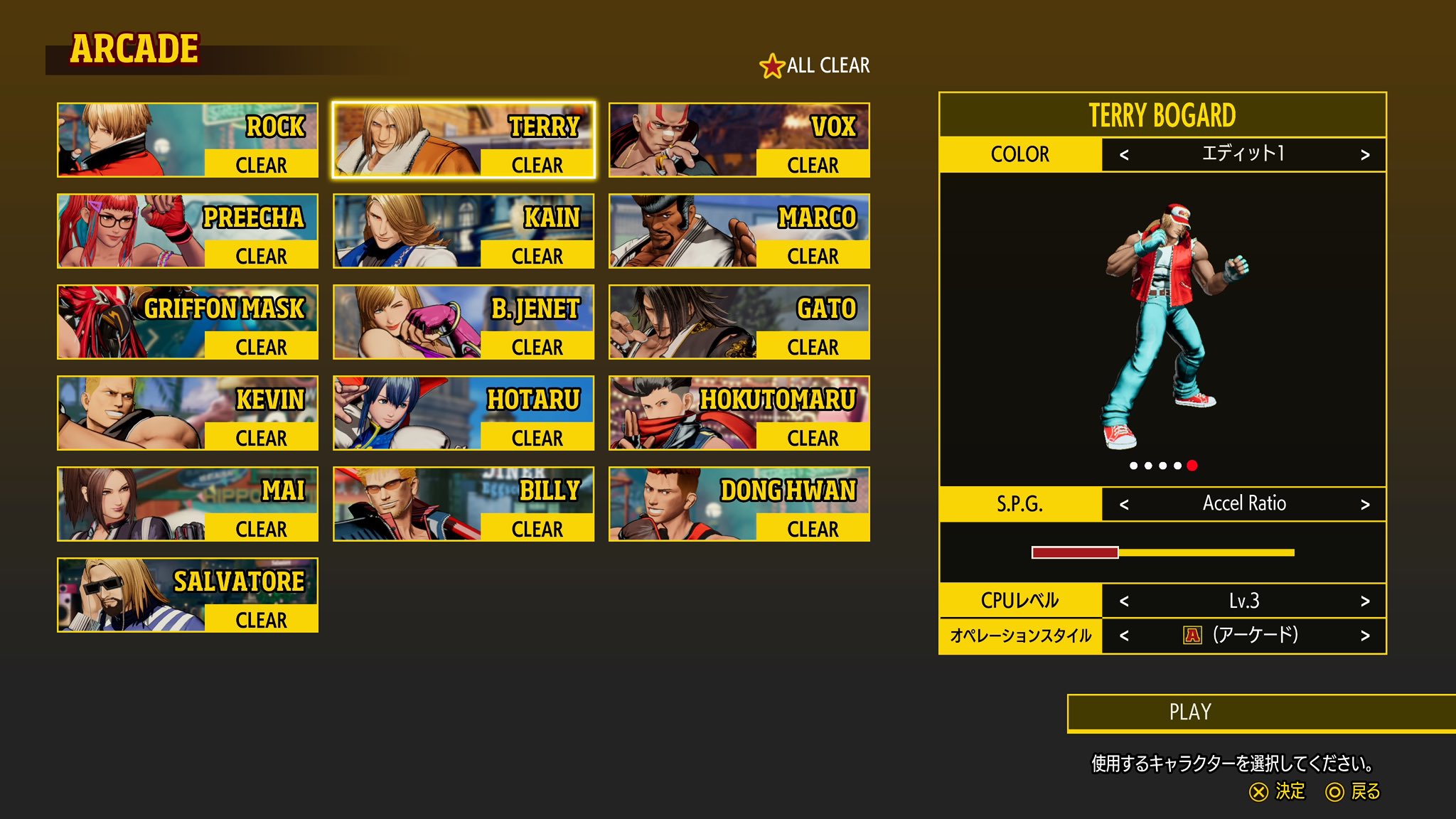Select Griffon Mask from the roster
Screen dimensions: 1456x819
[x=188, y=322]
